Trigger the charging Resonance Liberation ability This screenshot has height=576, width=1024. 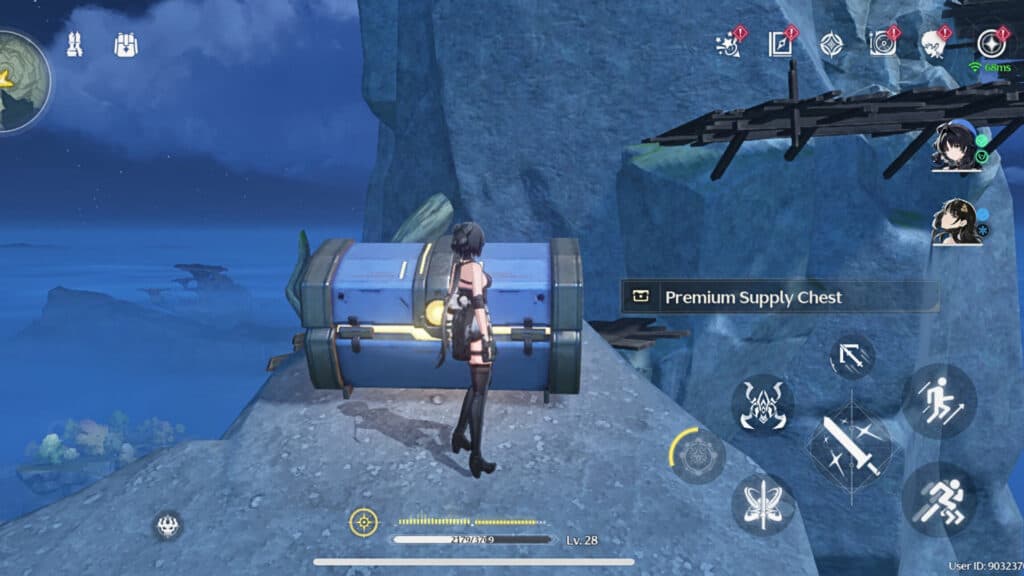pos(697,456)
